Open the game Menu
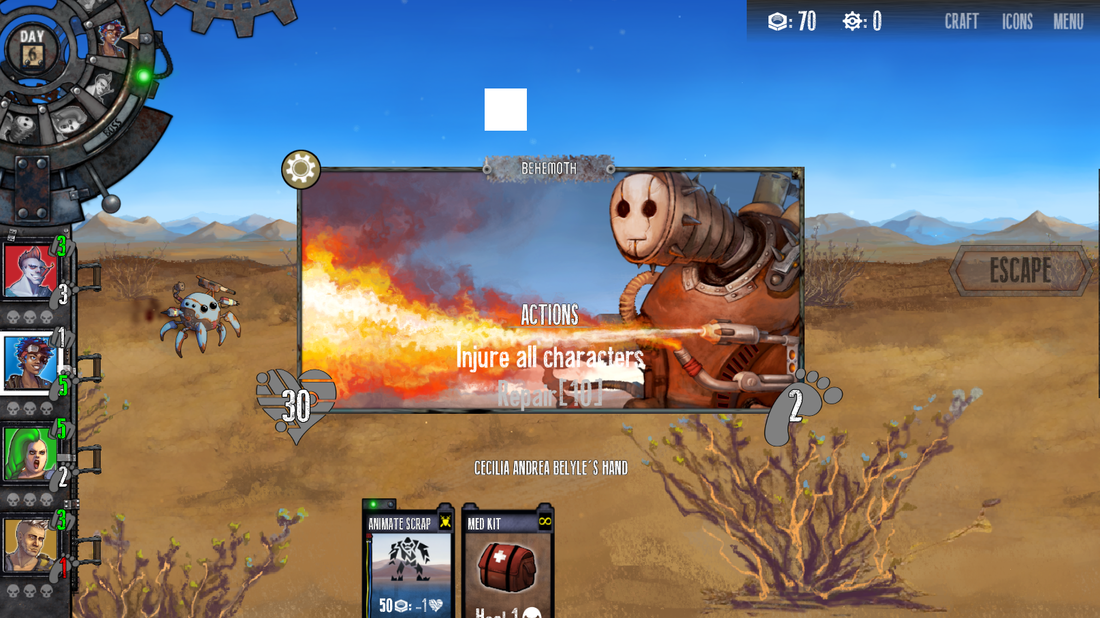The width and height of the screenshot is (1100, 618). tap(1068, 21)
